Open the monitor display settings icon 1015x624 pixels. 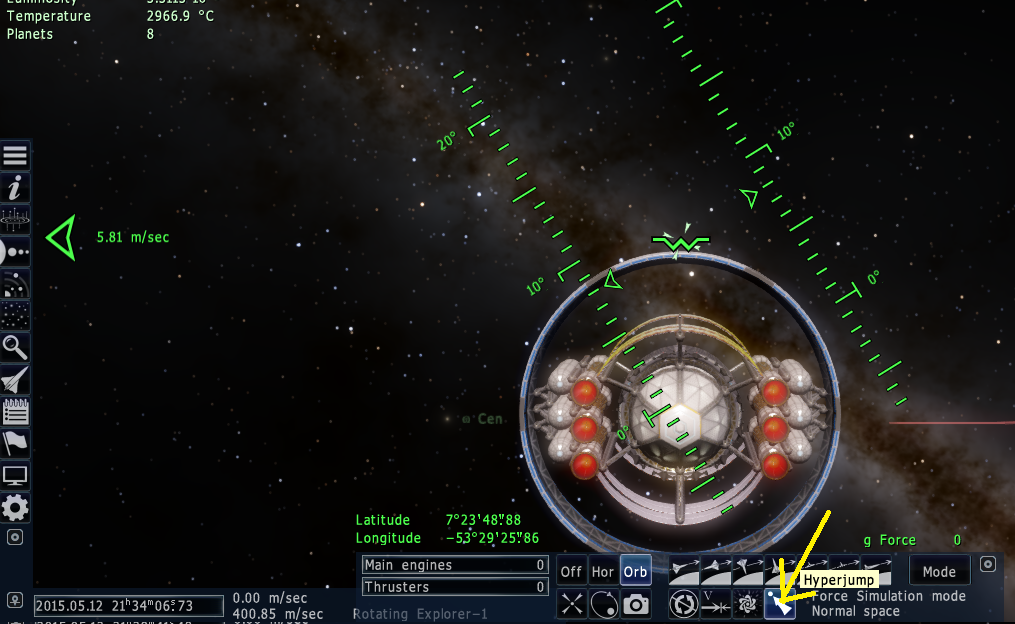coord(16,475)
